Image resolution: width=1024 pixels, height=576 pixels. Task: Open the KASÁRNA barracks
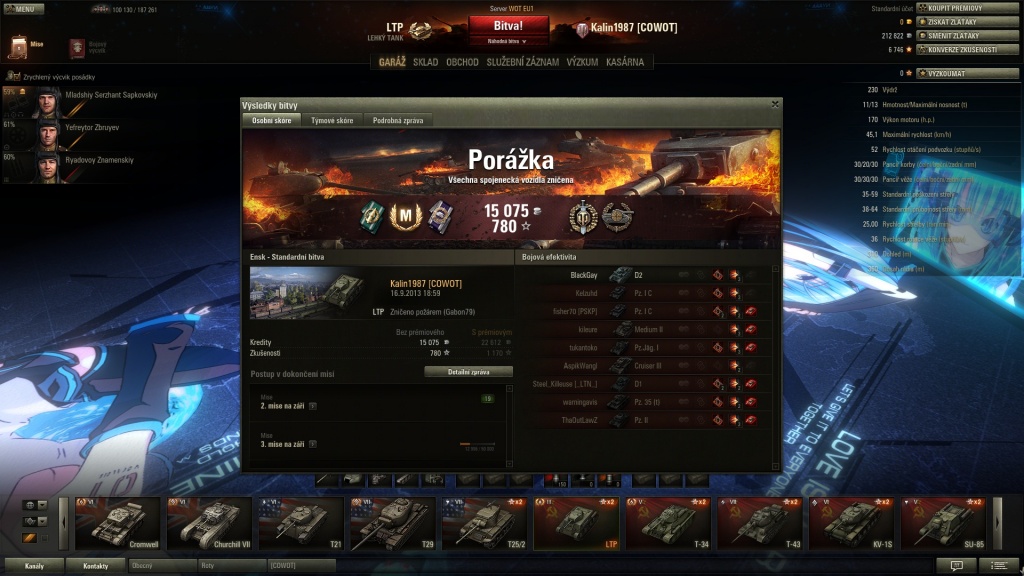pos(625,62)
